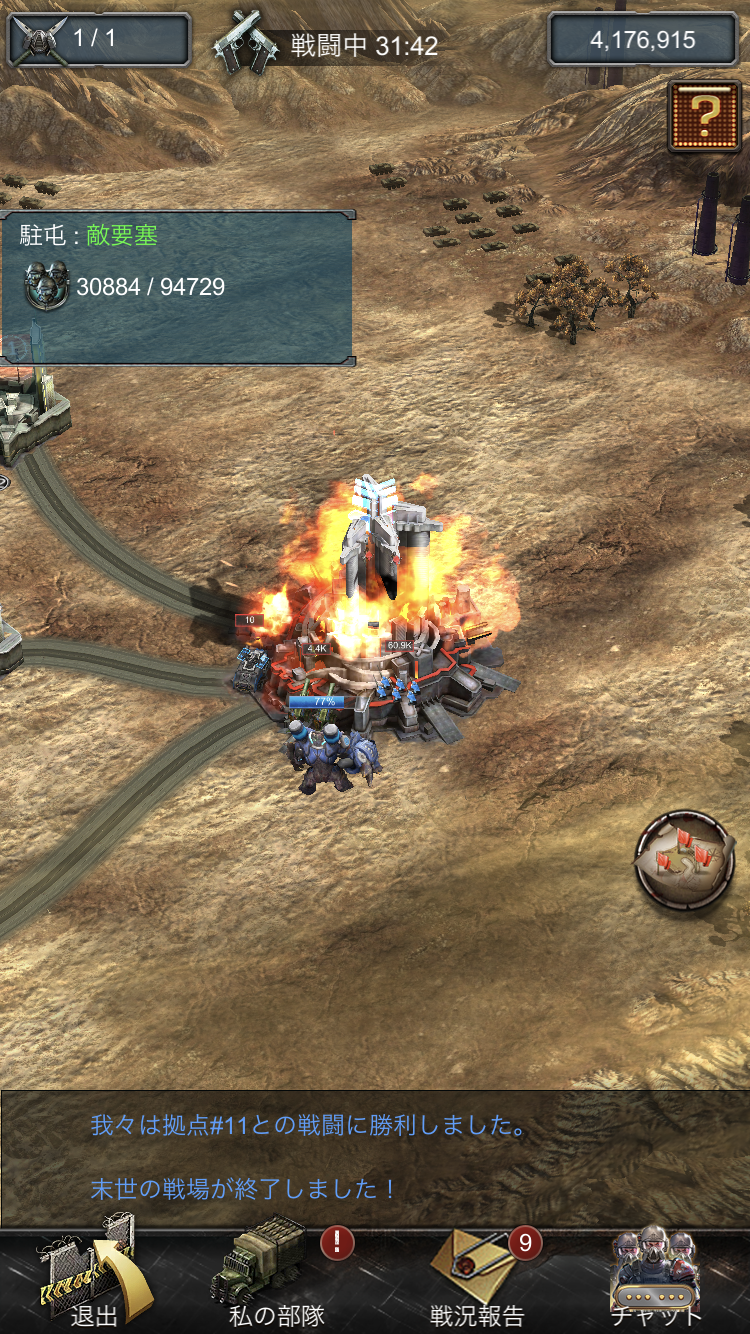
Task: Open the チャット chat window
Action: [x=656, y=1280]
